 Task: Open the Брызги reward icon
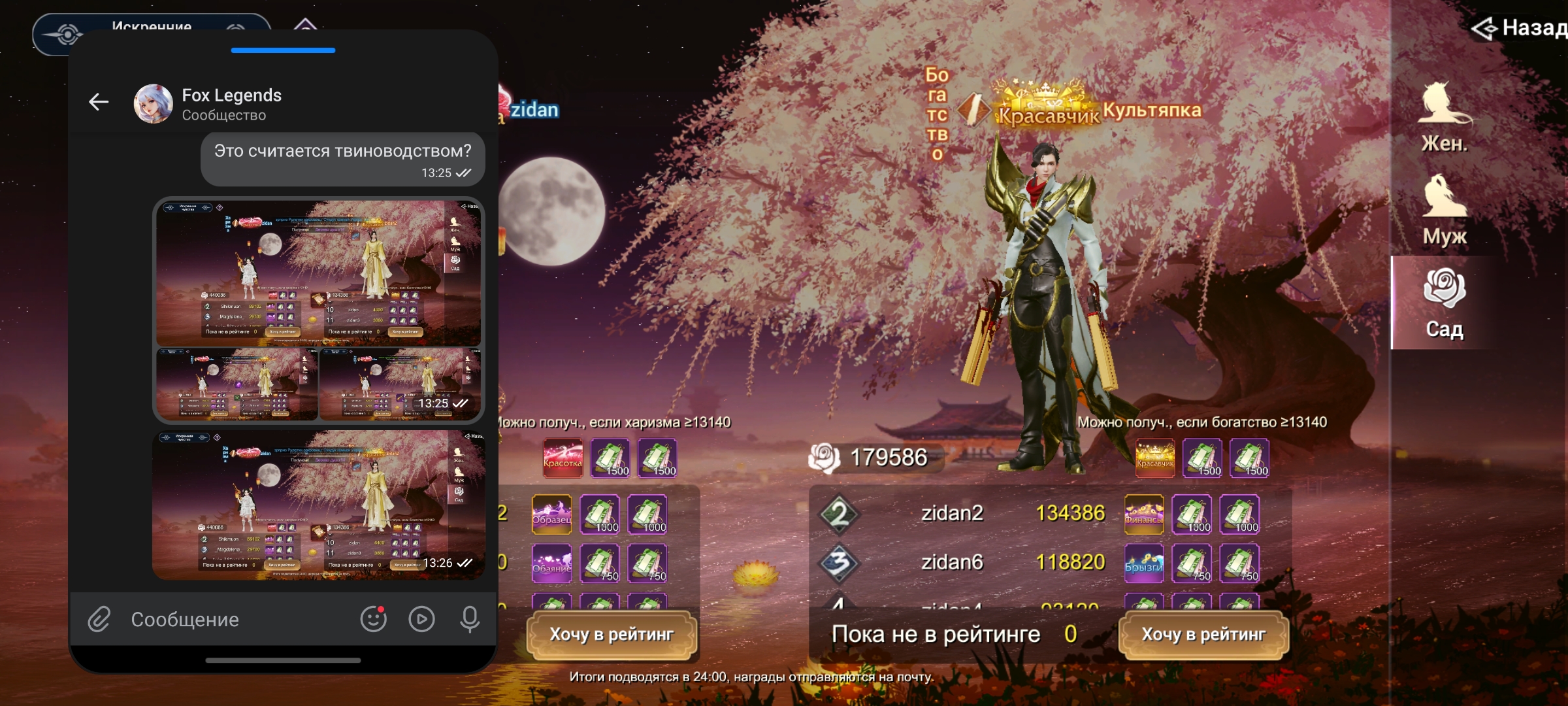coord(1143,563)
